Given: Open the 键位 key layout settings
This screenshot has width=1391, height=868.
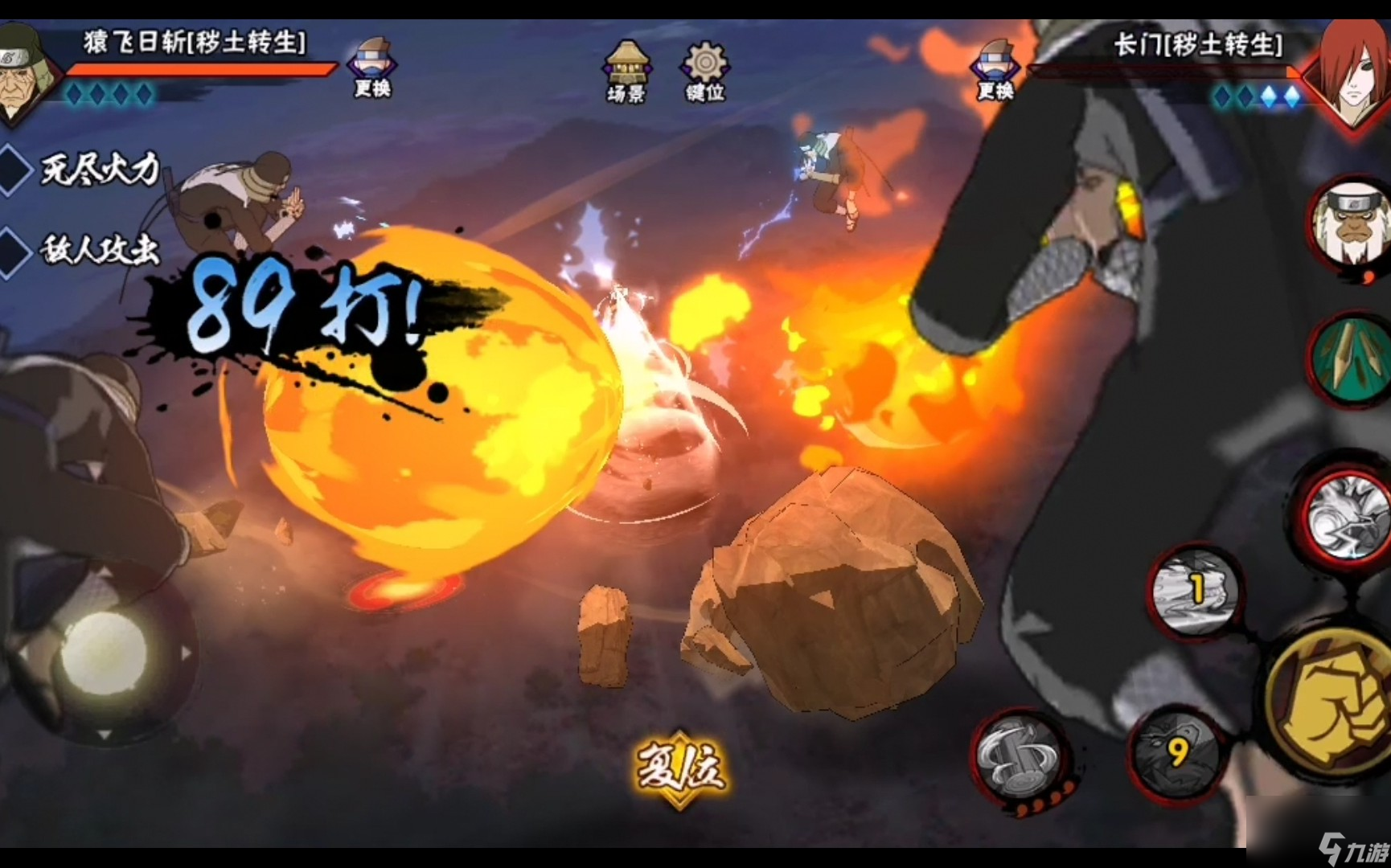Looking at the screenshot, I should click(x=705, y=72).
